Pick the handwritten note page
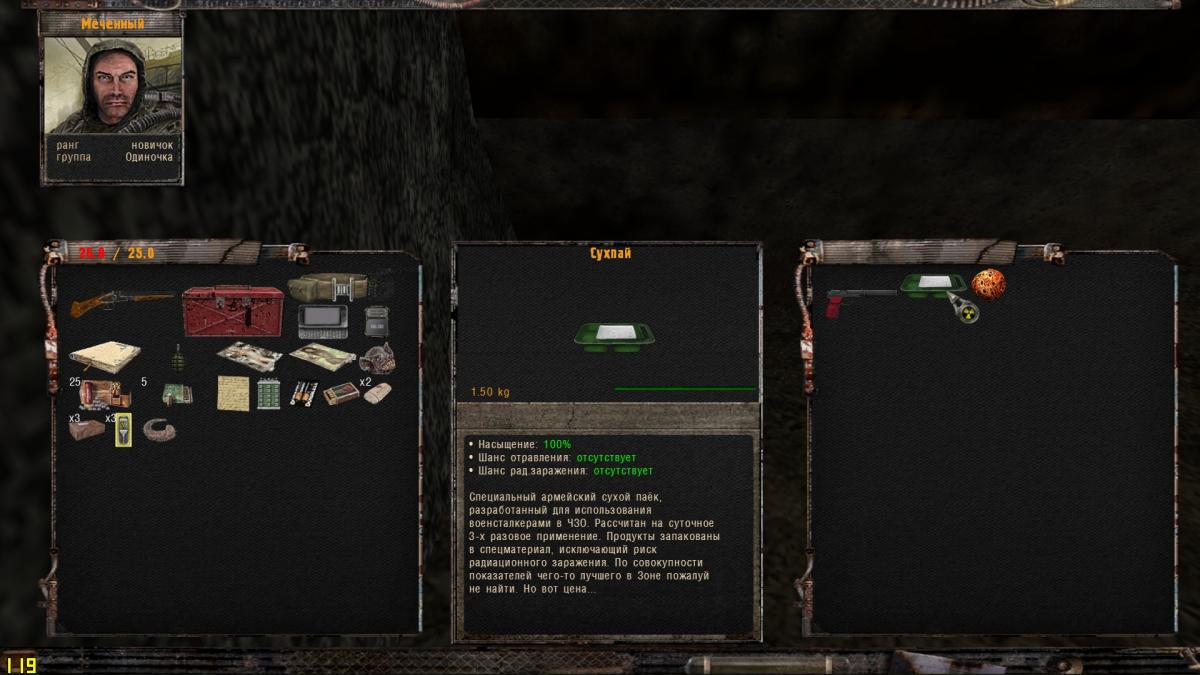1200x675 pixels. pos(232,393)
